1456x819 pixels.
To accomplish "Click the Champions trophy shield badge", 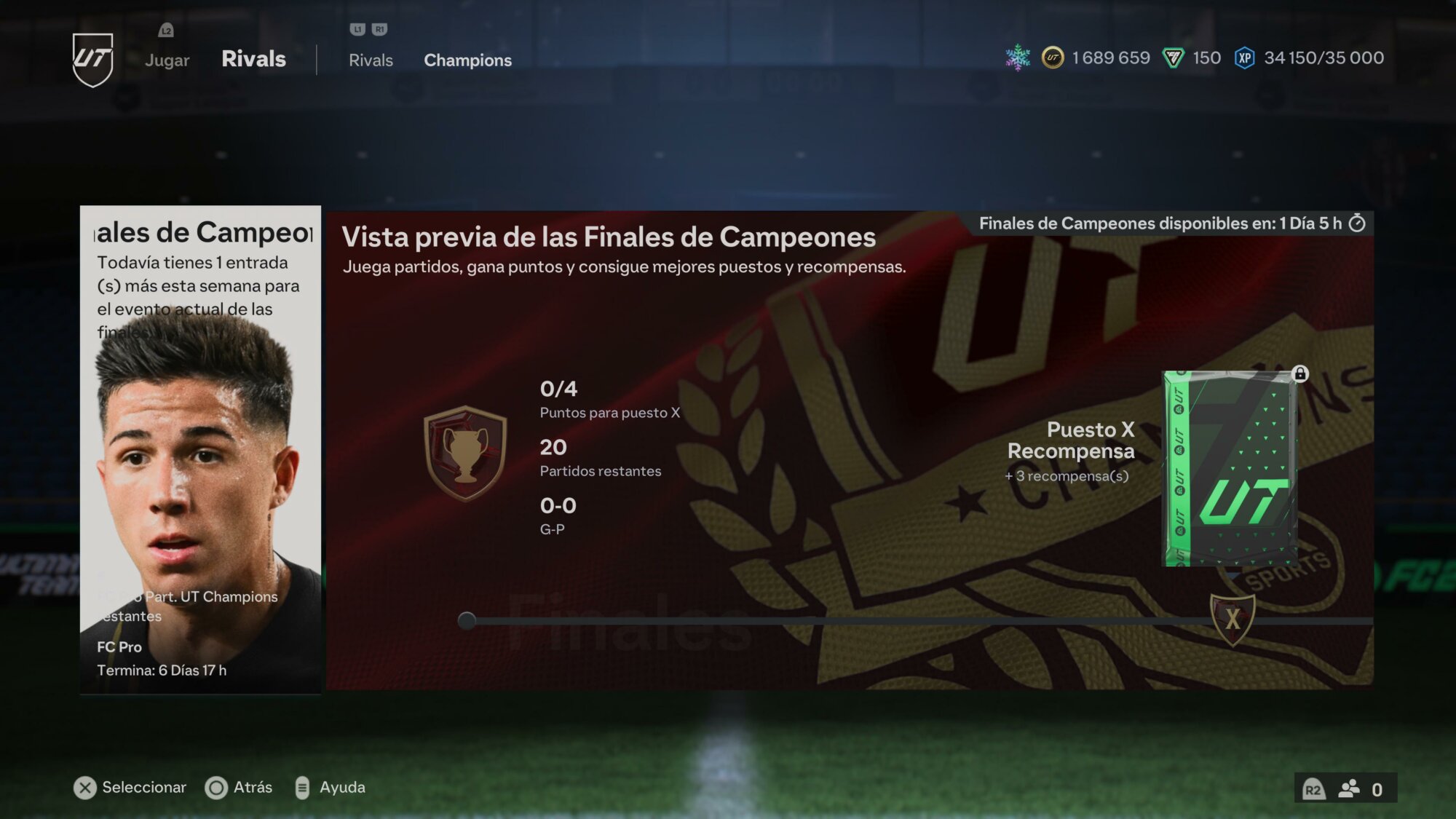I will pyautogui.click(x=465, y=454).
